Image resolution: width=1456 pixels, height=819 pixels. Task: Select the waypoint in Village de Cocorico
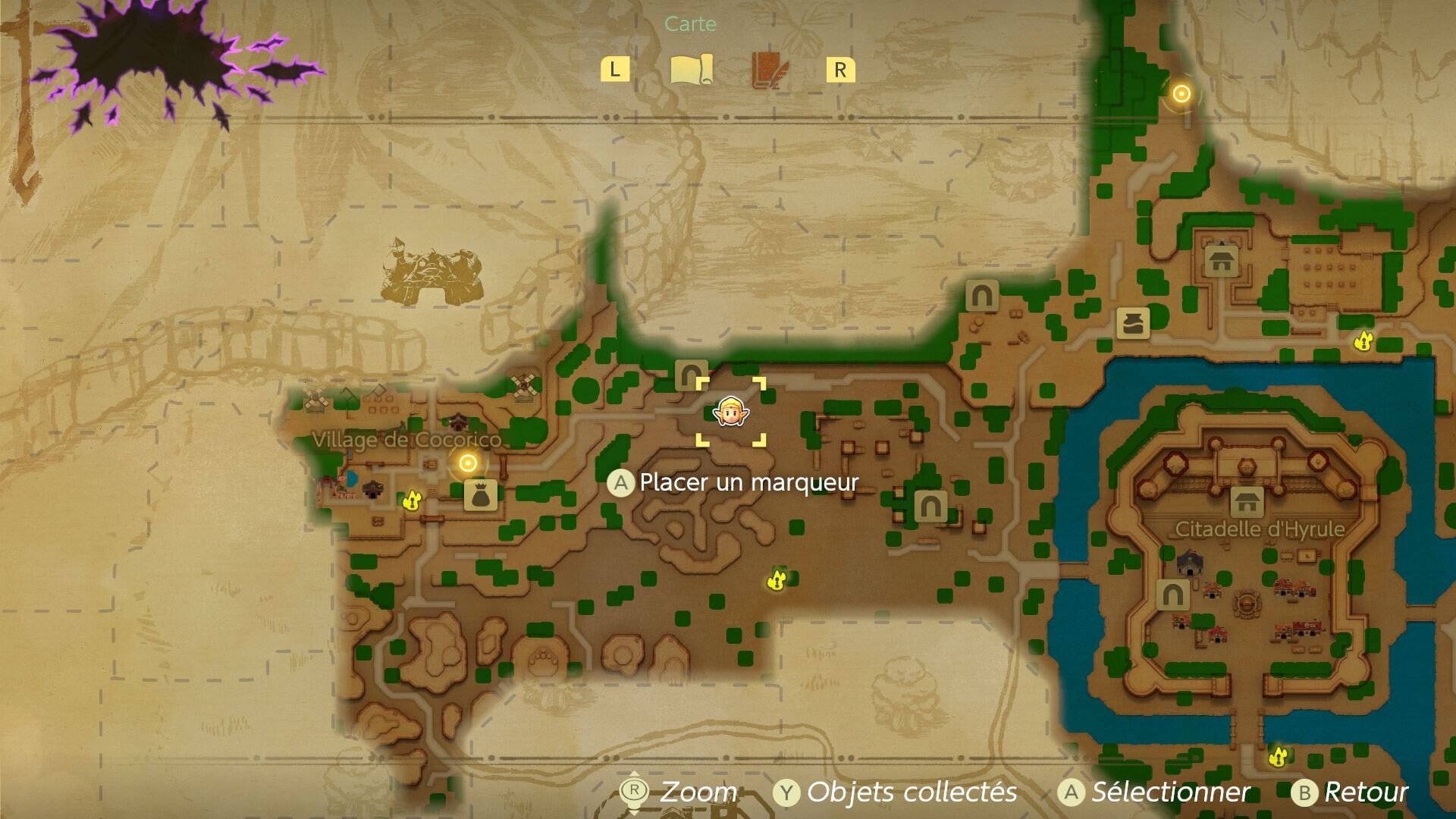tap(468, 462)
